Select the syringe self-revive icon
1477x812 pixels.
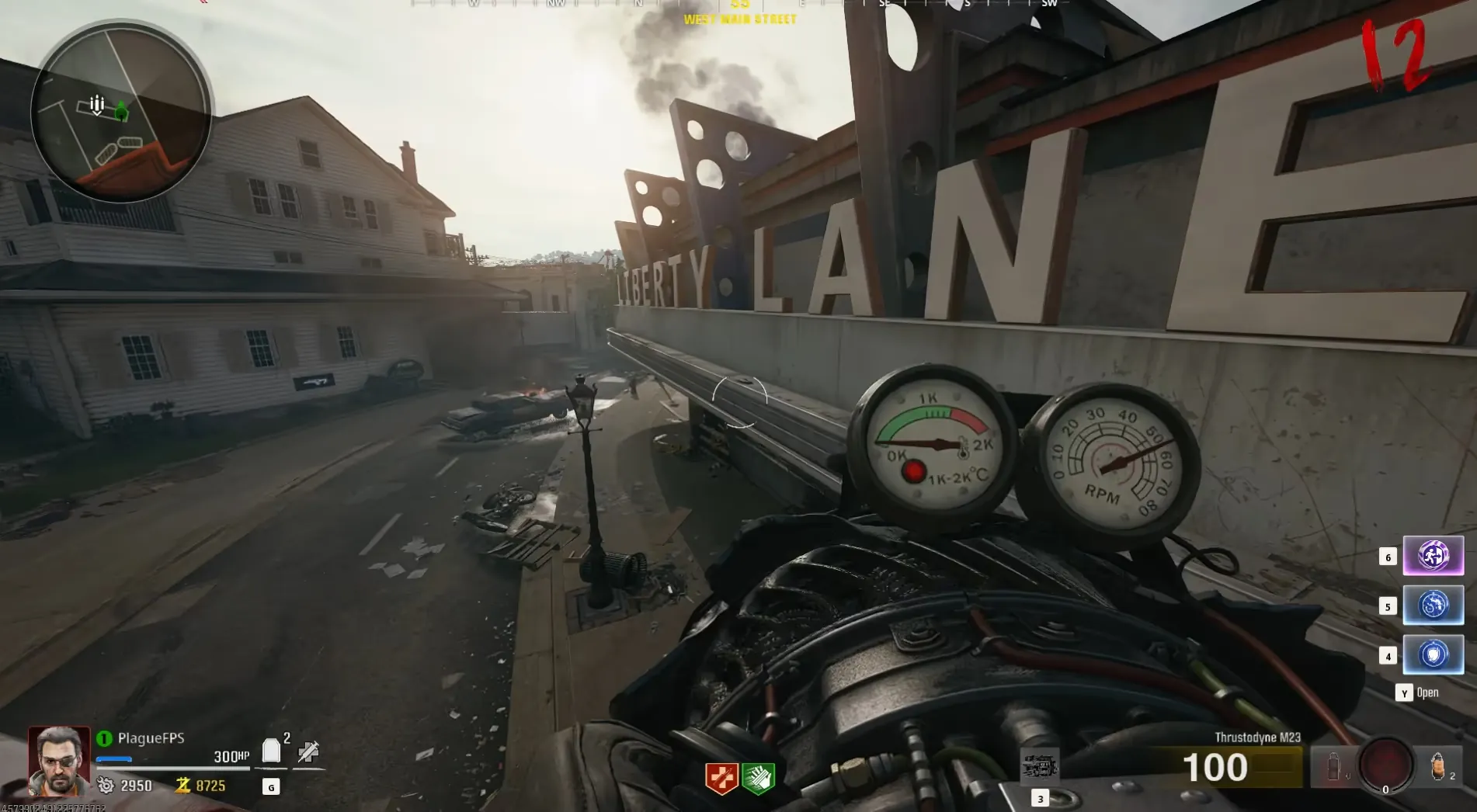coord(308,751)
